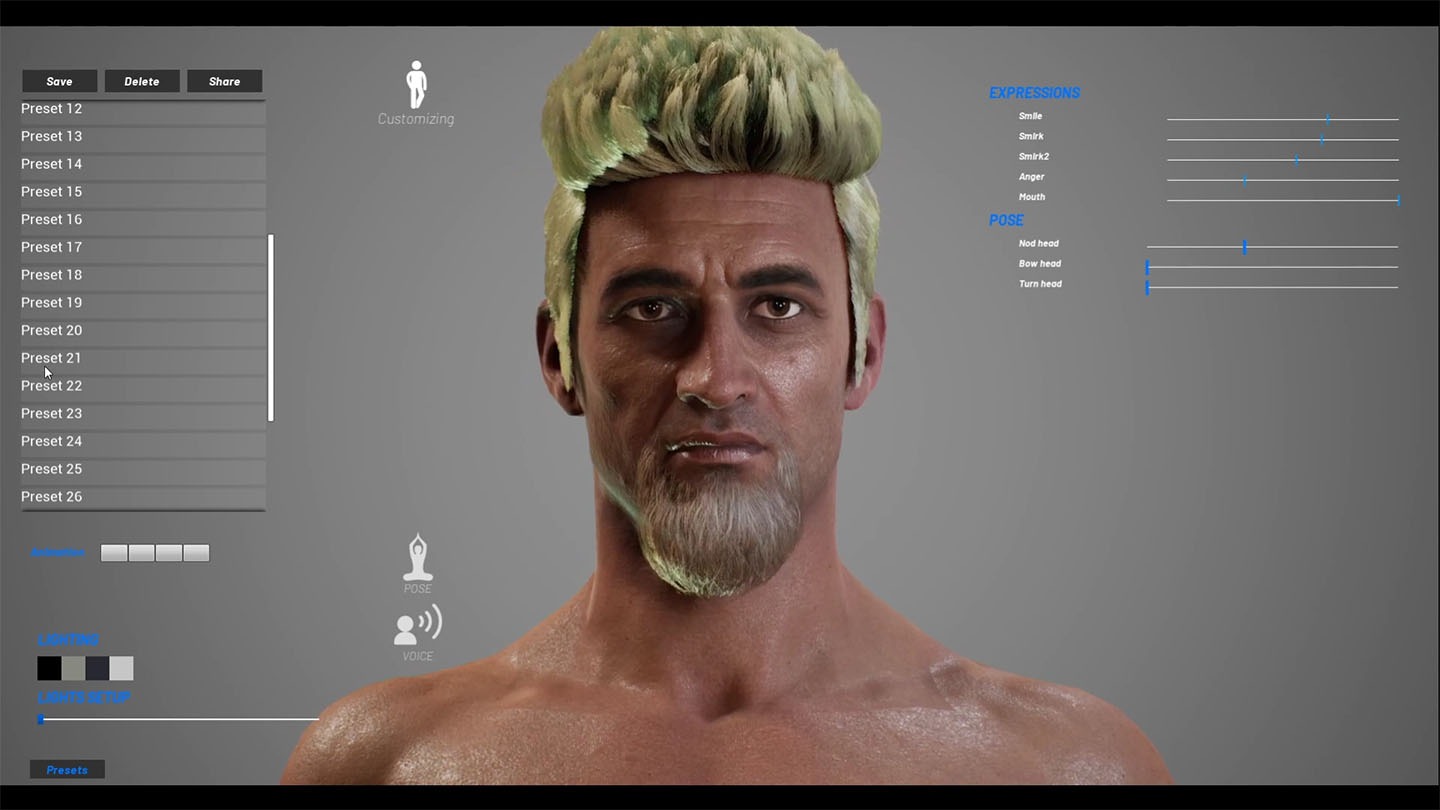Click the preset list scrollbar
1440x810 pixels.
(271, 328)
